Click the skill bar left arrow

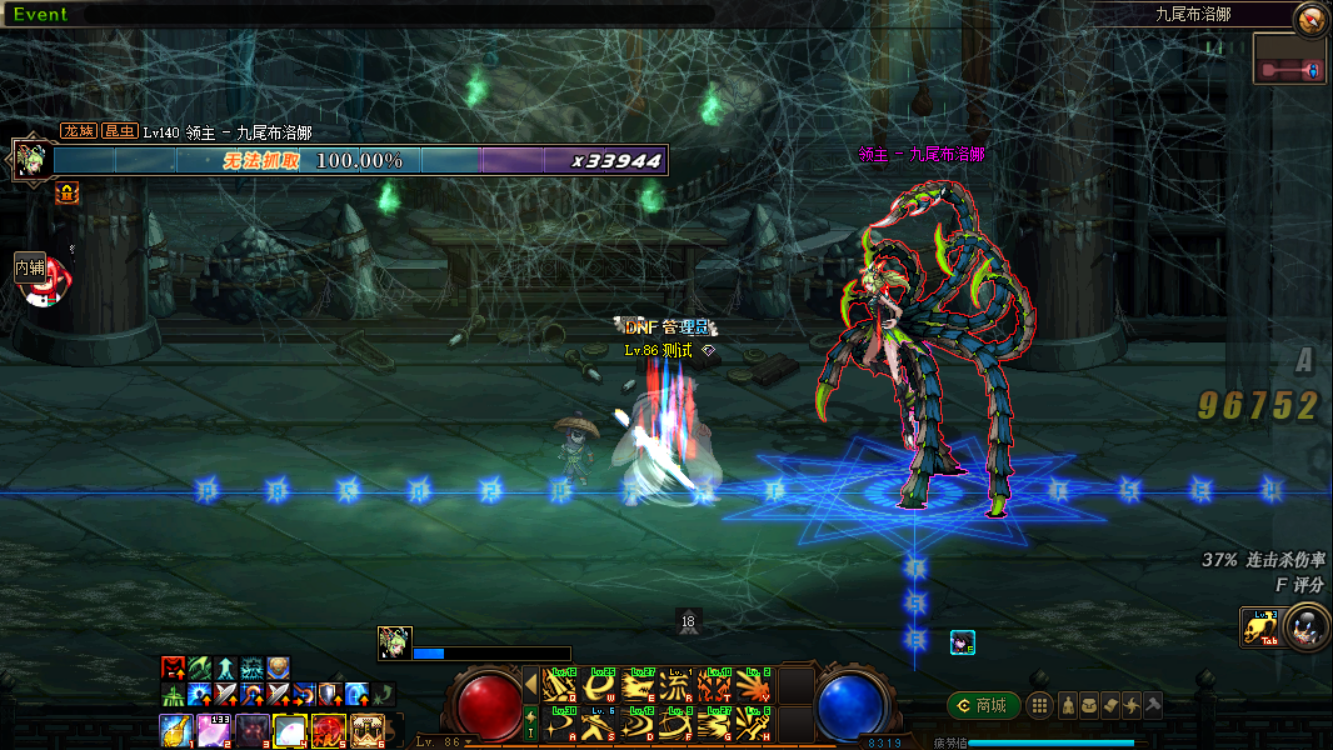click(531, 686)
